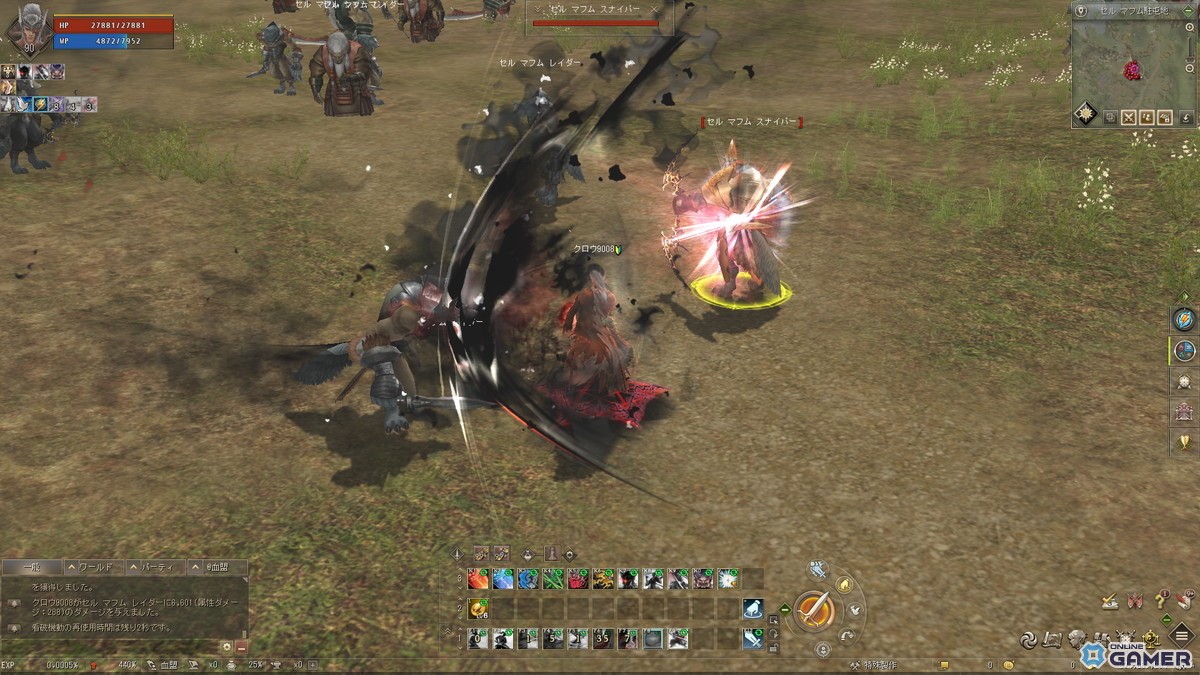Open the compass icon on the side menu
The width and height of the screenshot is (1200, 675).
tap(1184, 350)
